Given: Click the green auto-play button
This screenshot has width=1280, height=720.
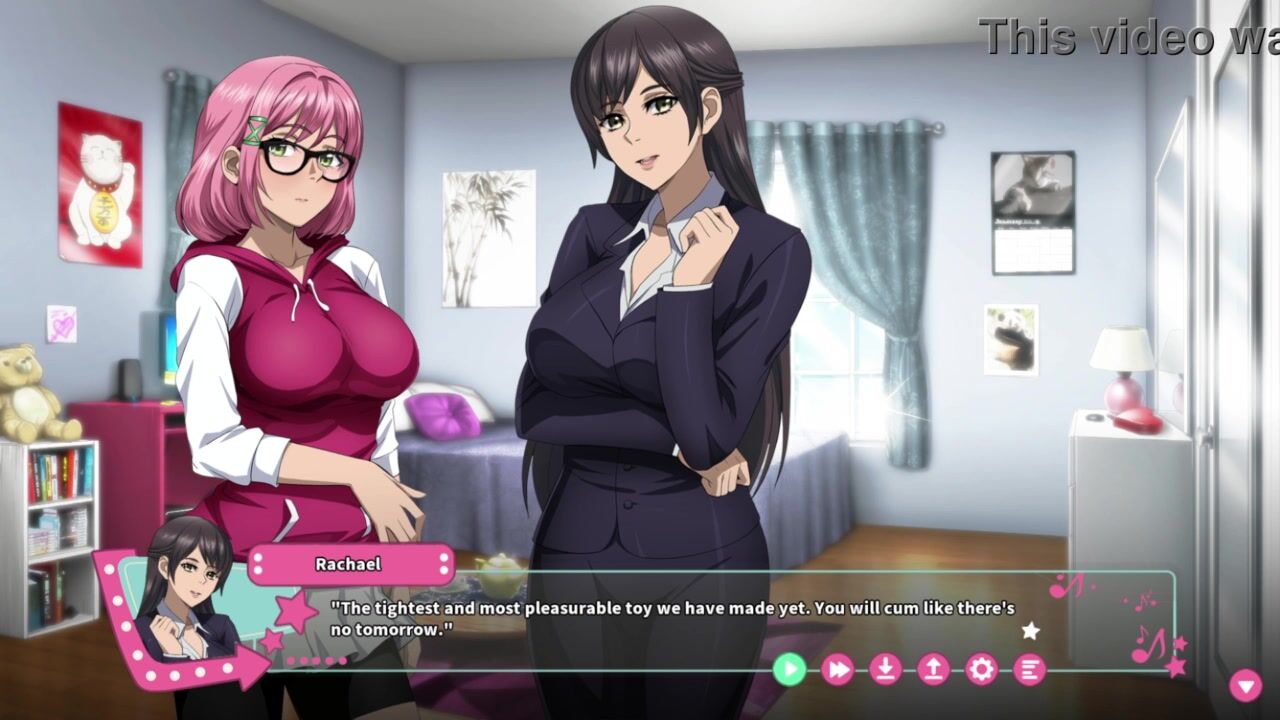Looking at the screenshot, I should [x=789, y=669].
